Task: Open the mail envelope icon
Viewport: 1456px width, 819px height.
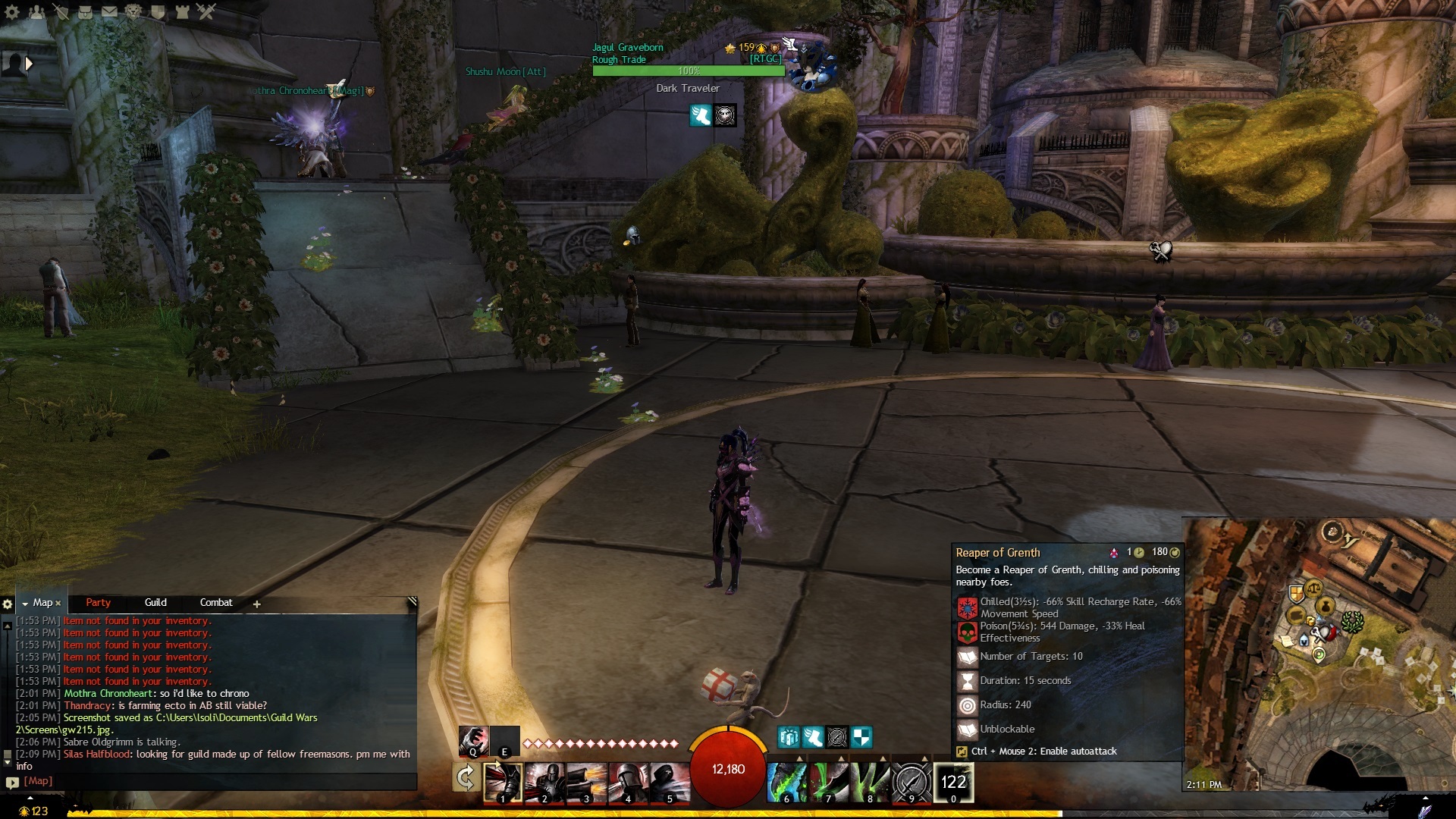Action: 109,11
